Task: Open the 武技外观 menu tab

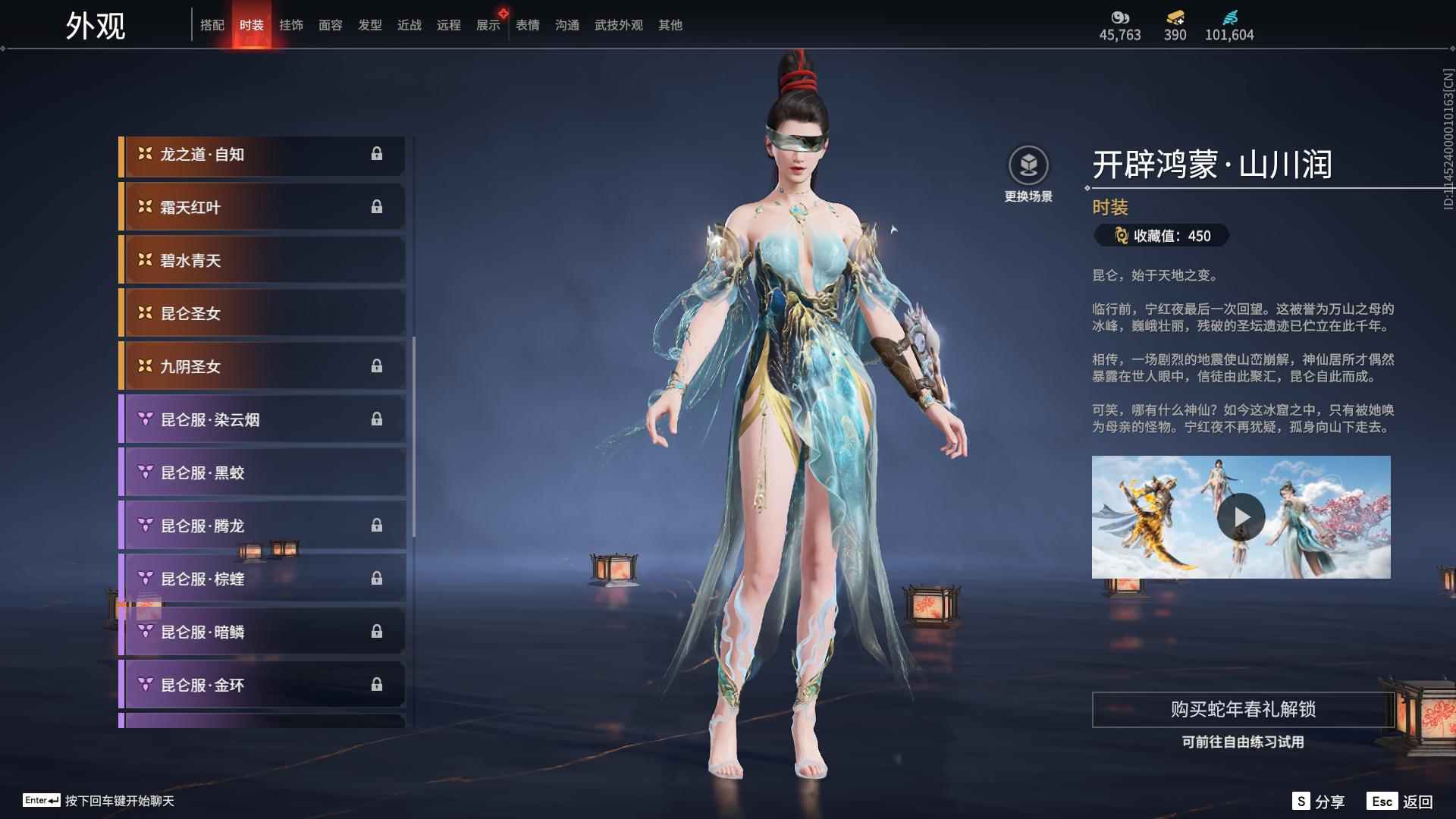Action: pyautogui.click(x=617, y=24)
